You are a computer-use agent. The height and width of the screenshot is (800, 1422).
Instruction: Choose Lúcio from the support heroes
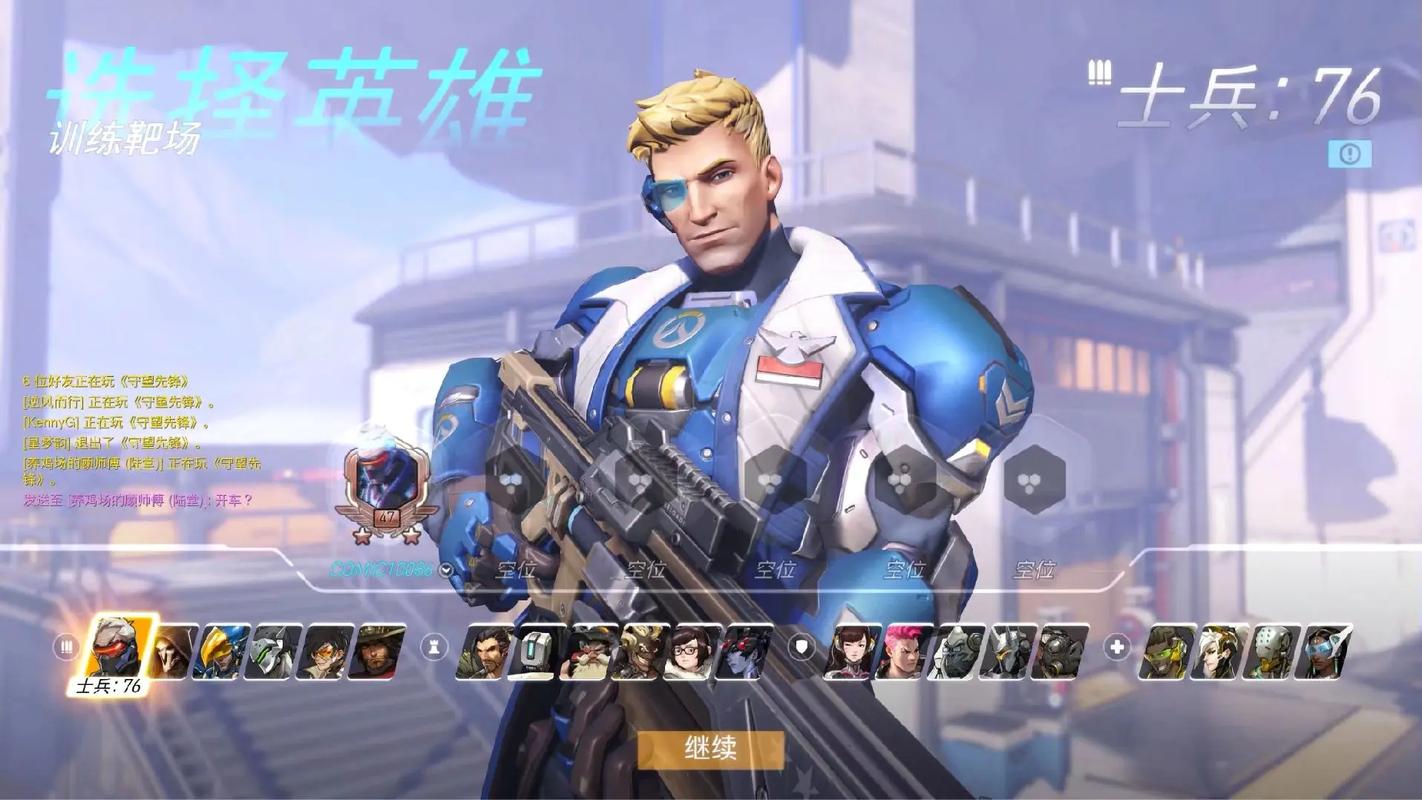point(1168,652)
